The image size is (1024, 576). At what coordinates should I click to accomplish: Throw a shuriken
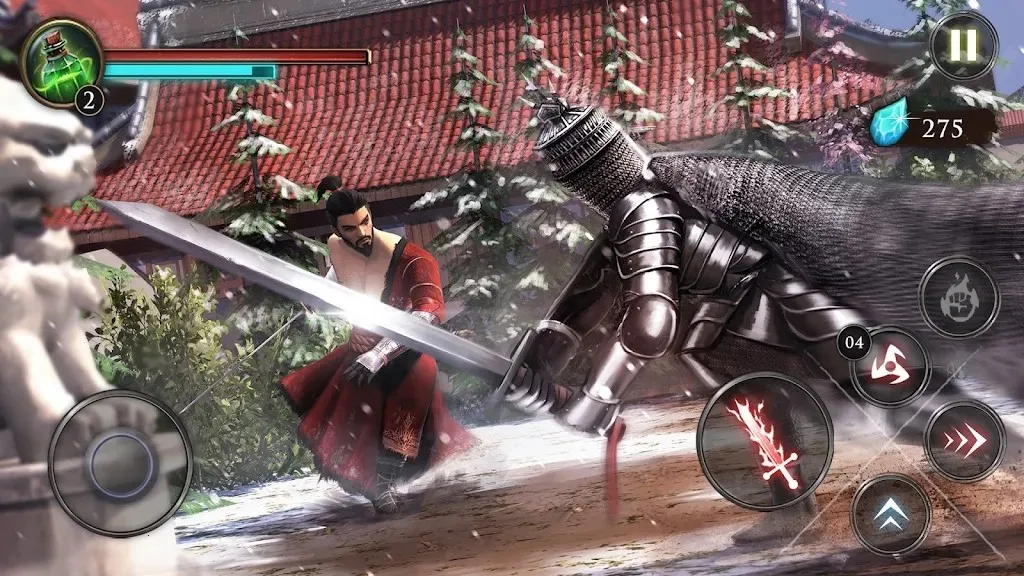(891, 367)
